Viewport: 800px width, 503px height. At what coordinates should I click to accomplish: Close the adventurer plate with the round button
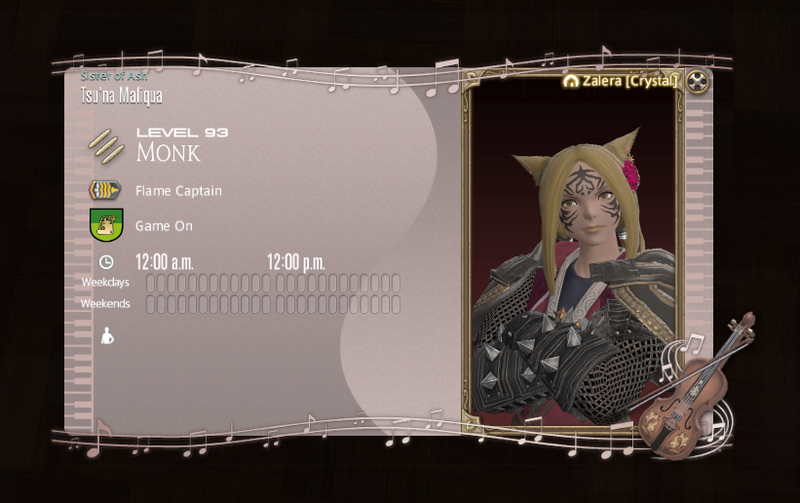point(698,81)
